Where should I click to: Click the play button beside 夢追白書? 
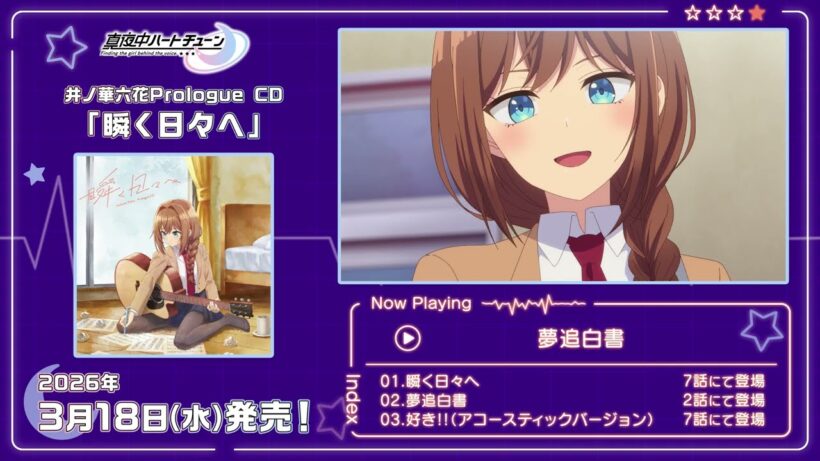pyautogui.click(x=407, y=338)
